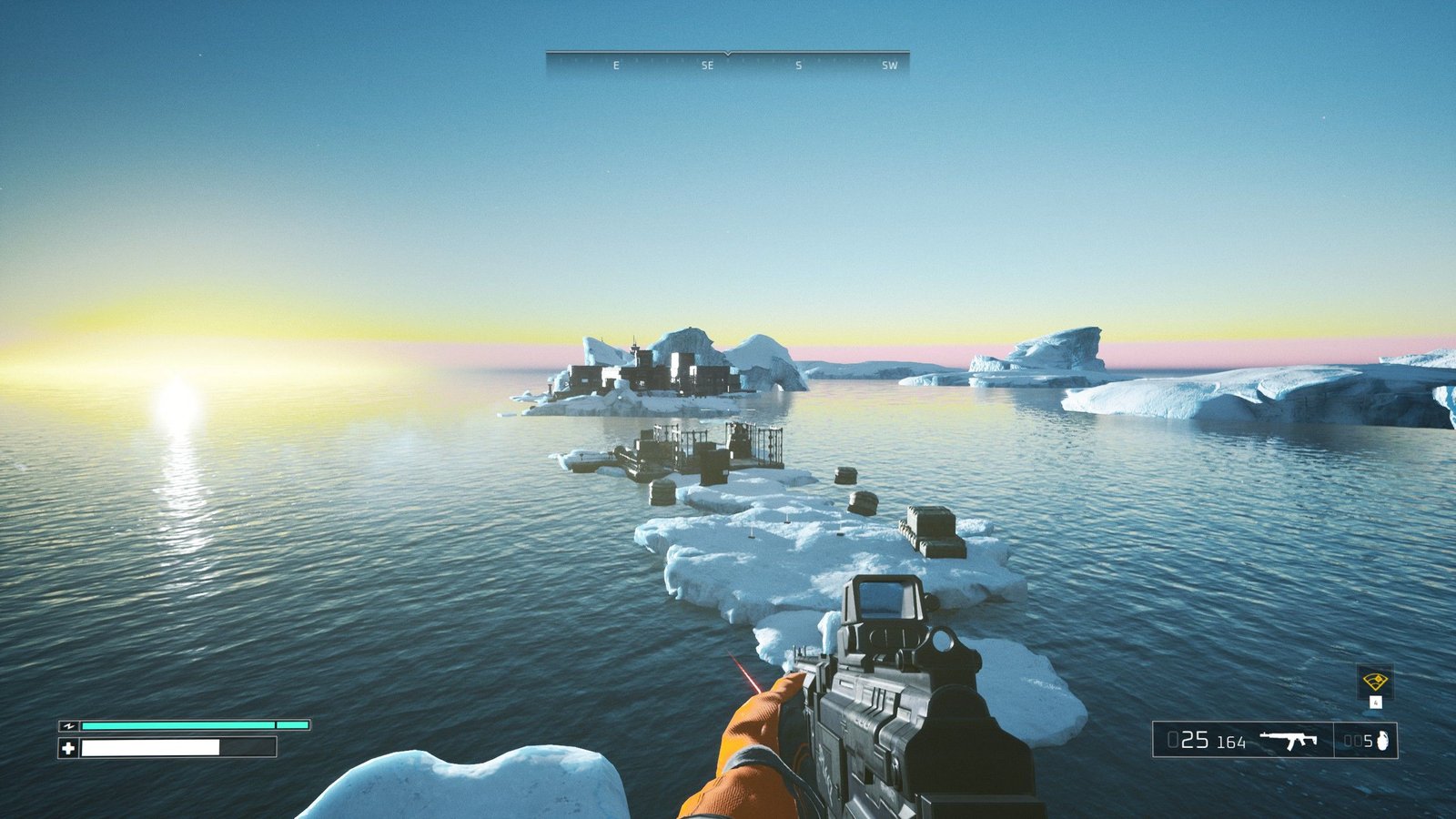Click the compass bar heading strip
This screenshot has width=1456, height=819.
[x=727, y=63]
